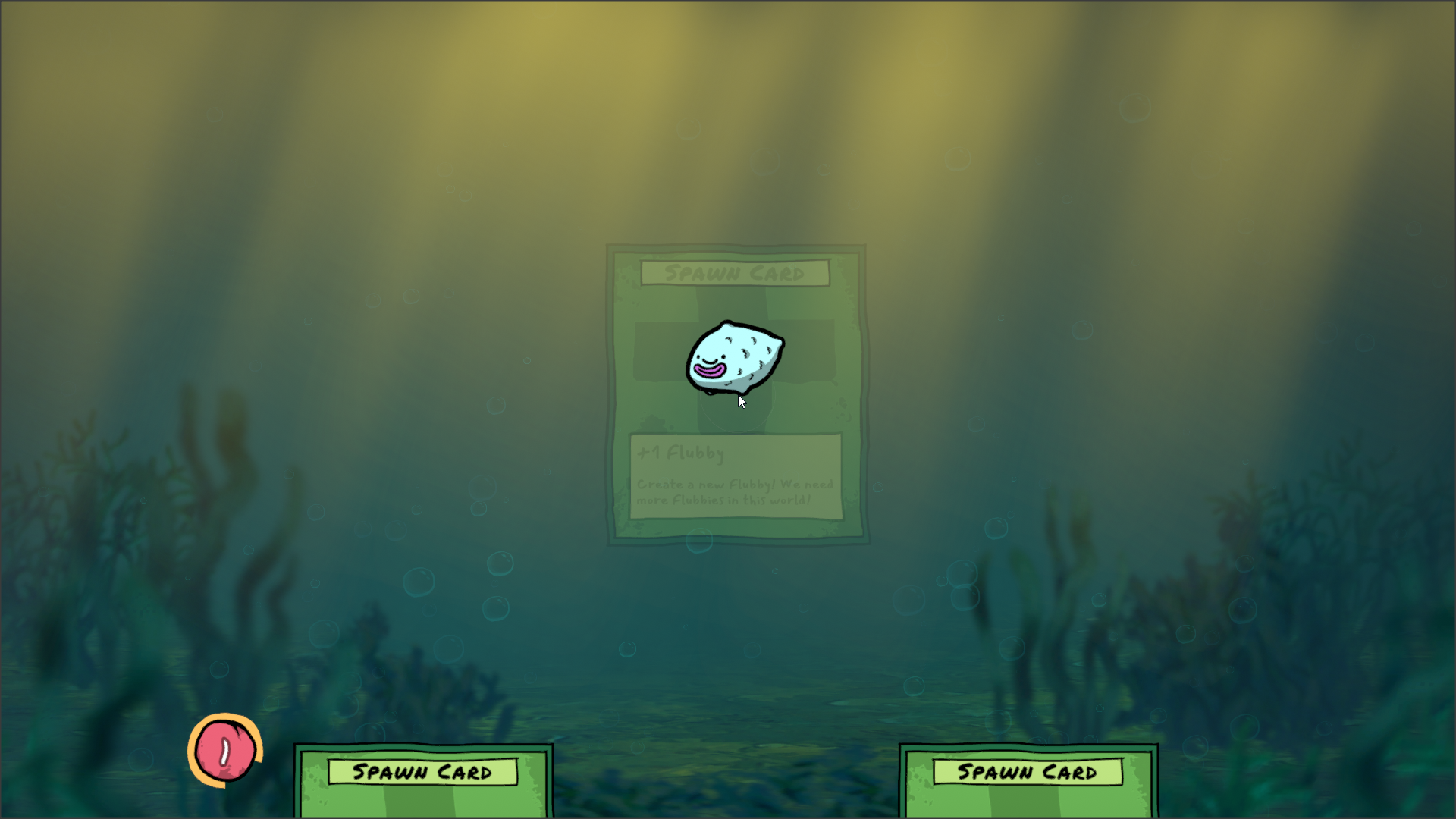Select the enlarged center Spawn Card
The width and height of the screenshot is (1456, 819).
coord(734,394)
